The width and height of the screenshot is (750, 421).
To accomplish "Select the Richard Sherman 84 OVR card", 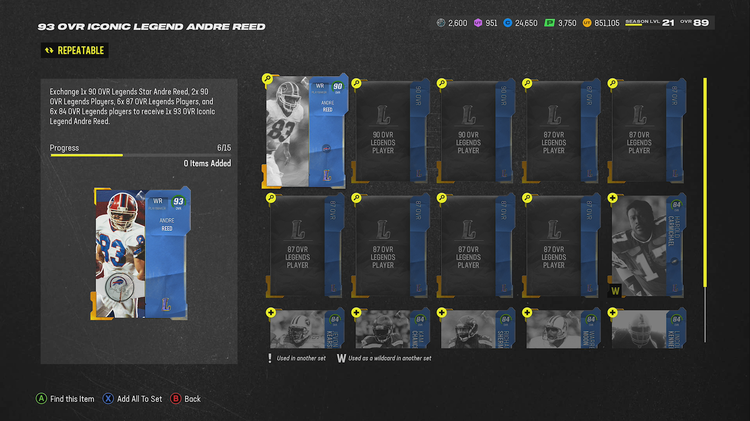I will 477,329.
